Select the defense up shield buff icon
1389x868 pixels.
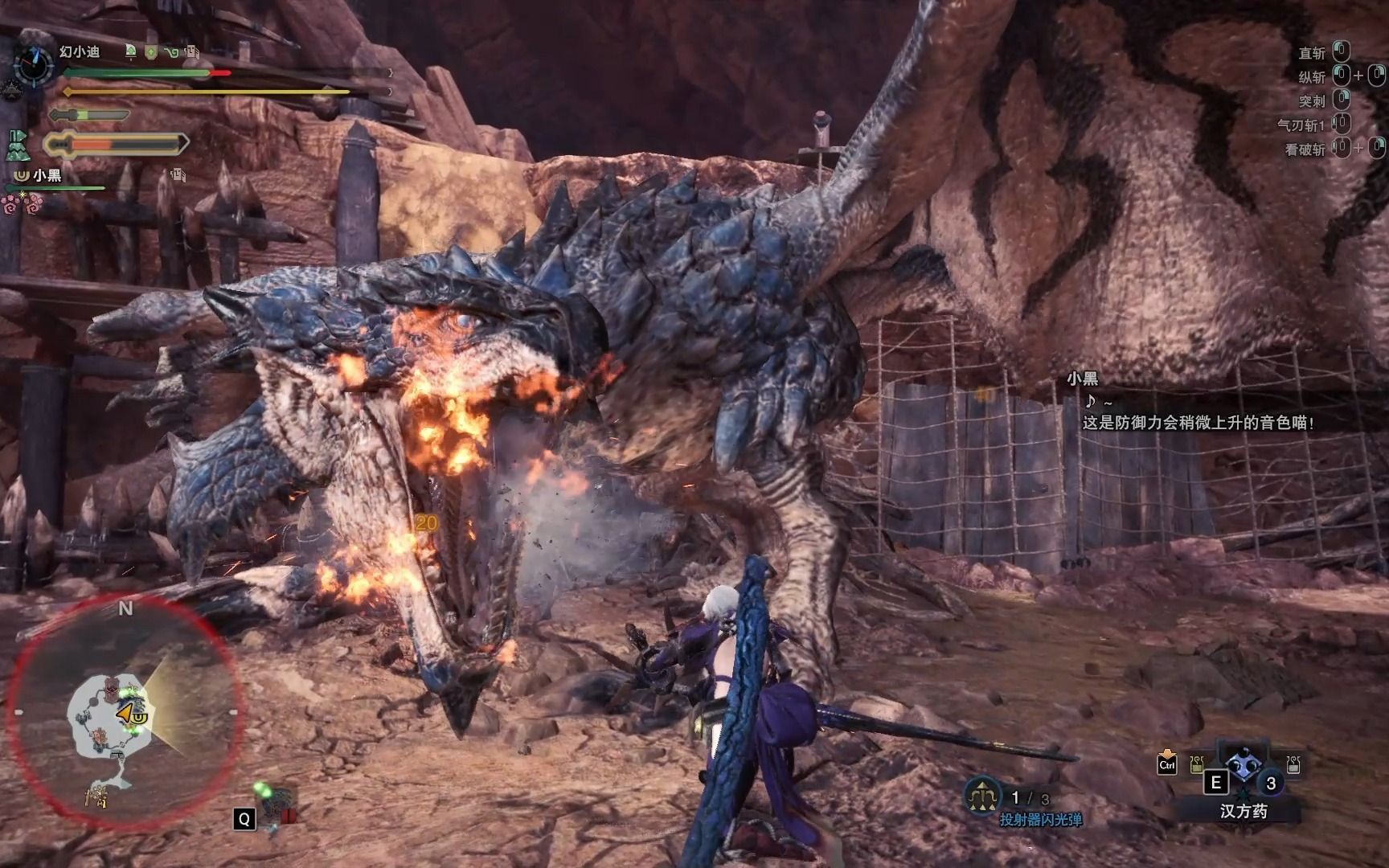(150, 52)
